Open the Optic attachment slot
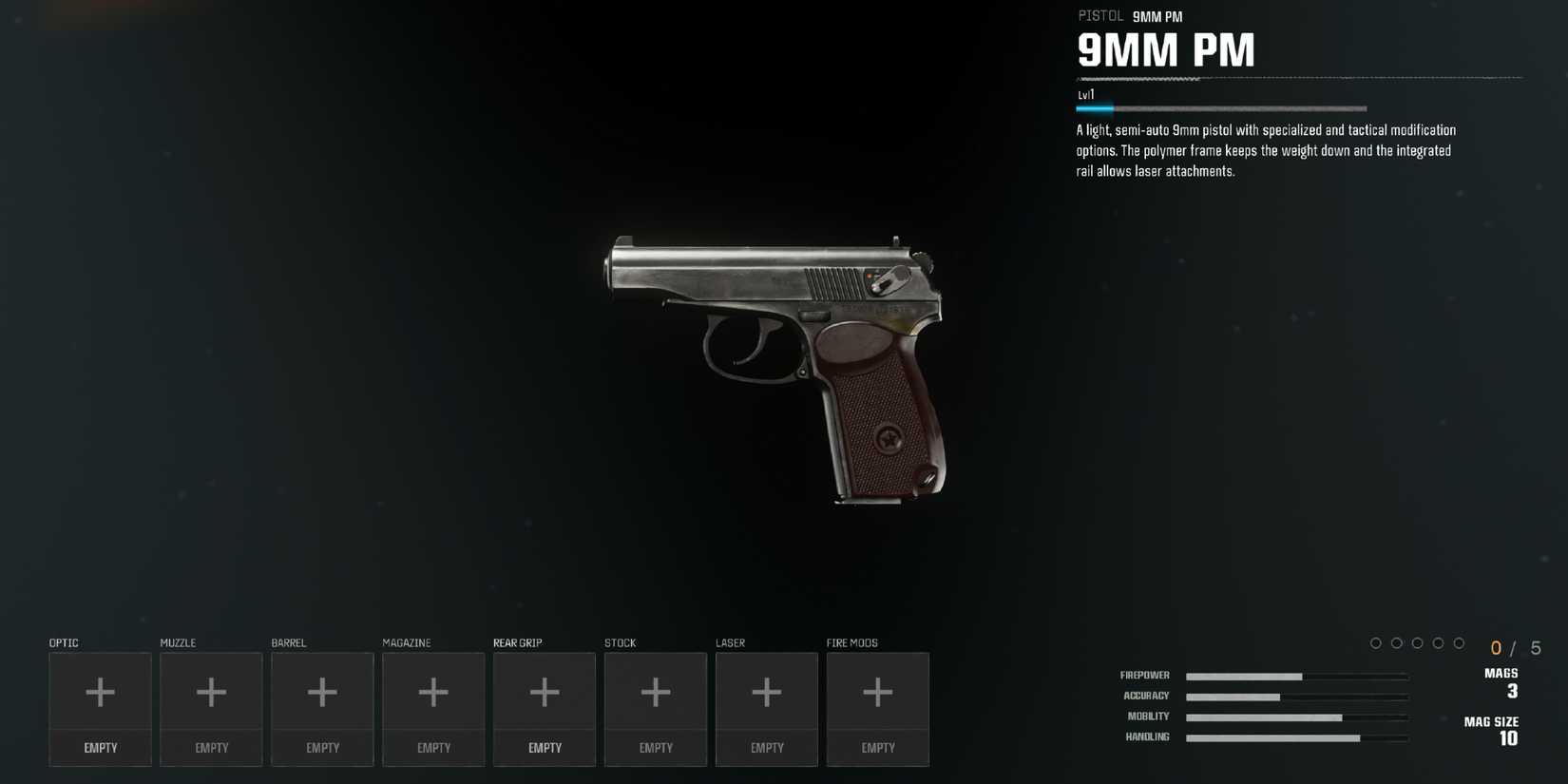Screen dimensions: 1568x784 coord(100,691)
